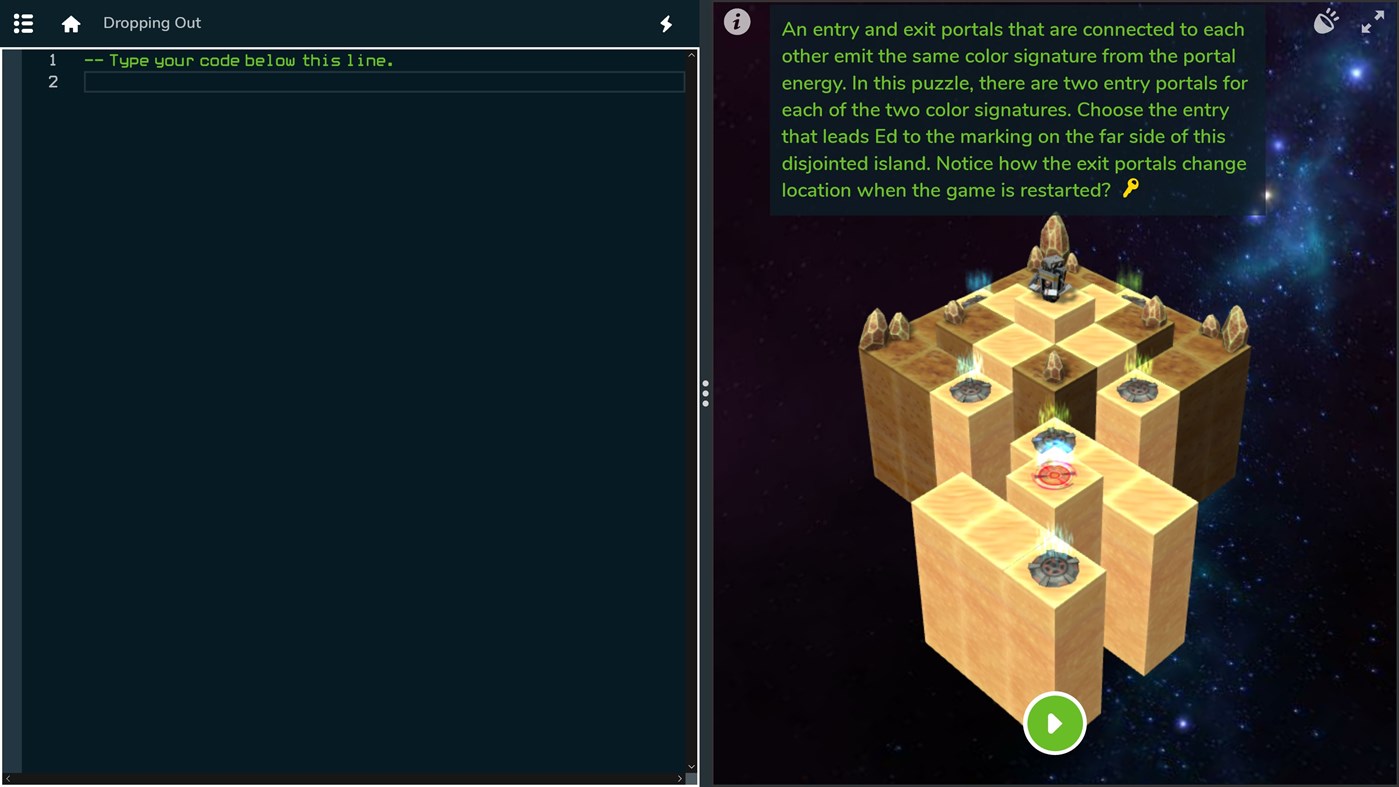Click the hint bell icon

pyautogui.click(x=1325, y=20)
